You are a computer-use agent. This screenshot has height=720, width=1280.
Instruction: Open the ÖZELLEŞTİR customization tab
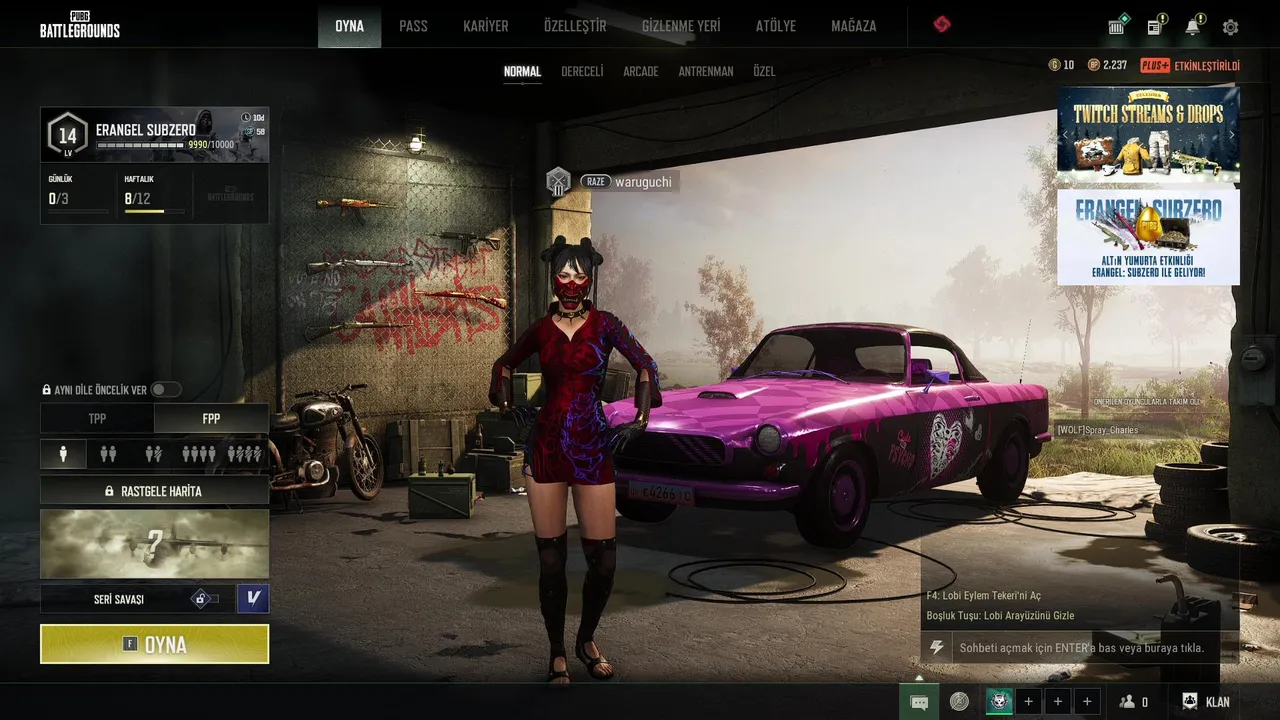pos(575,26)
